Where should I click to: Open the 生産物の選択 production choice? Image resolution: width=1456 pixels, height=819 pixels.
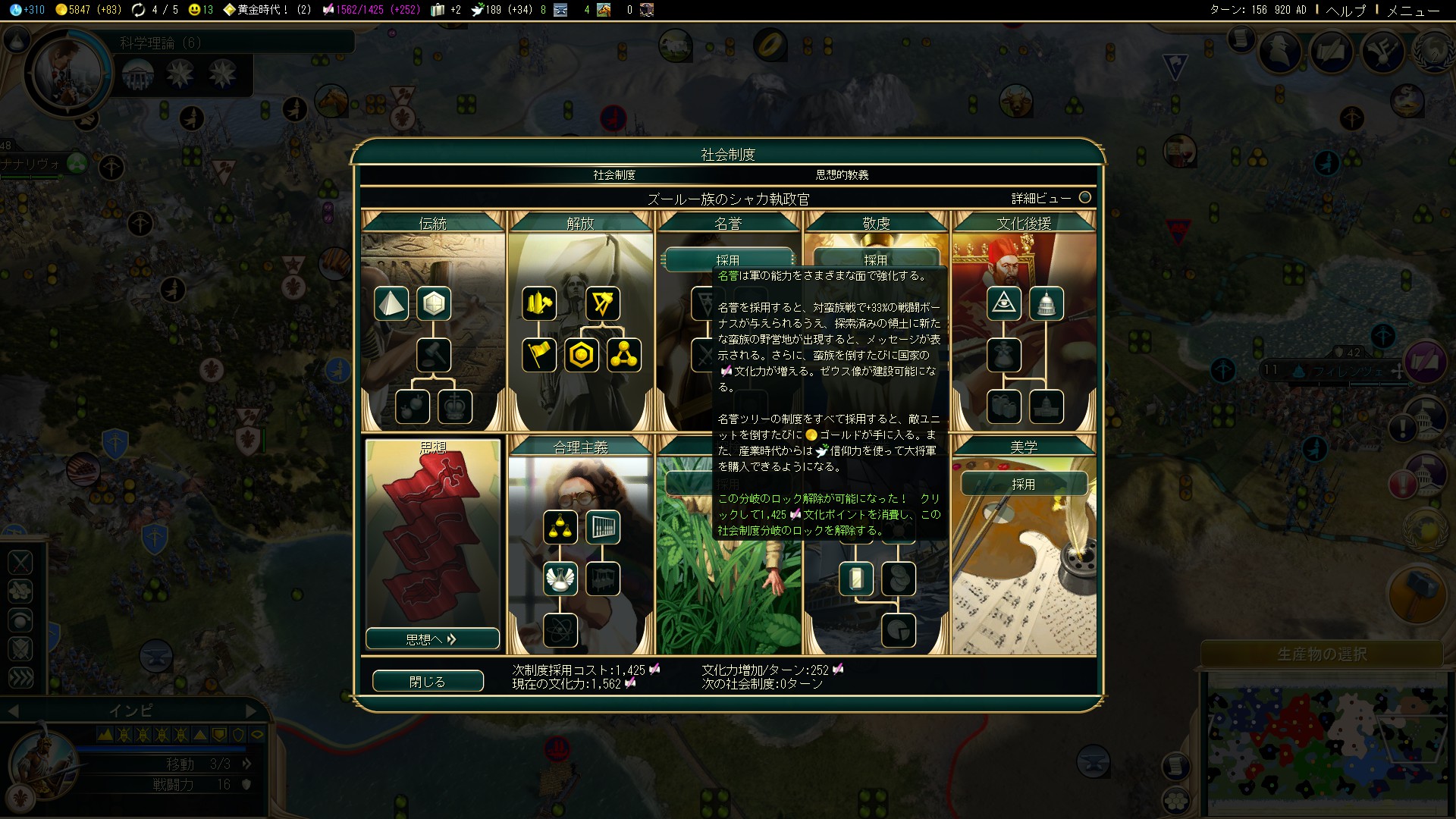[x=1322, y=654]
